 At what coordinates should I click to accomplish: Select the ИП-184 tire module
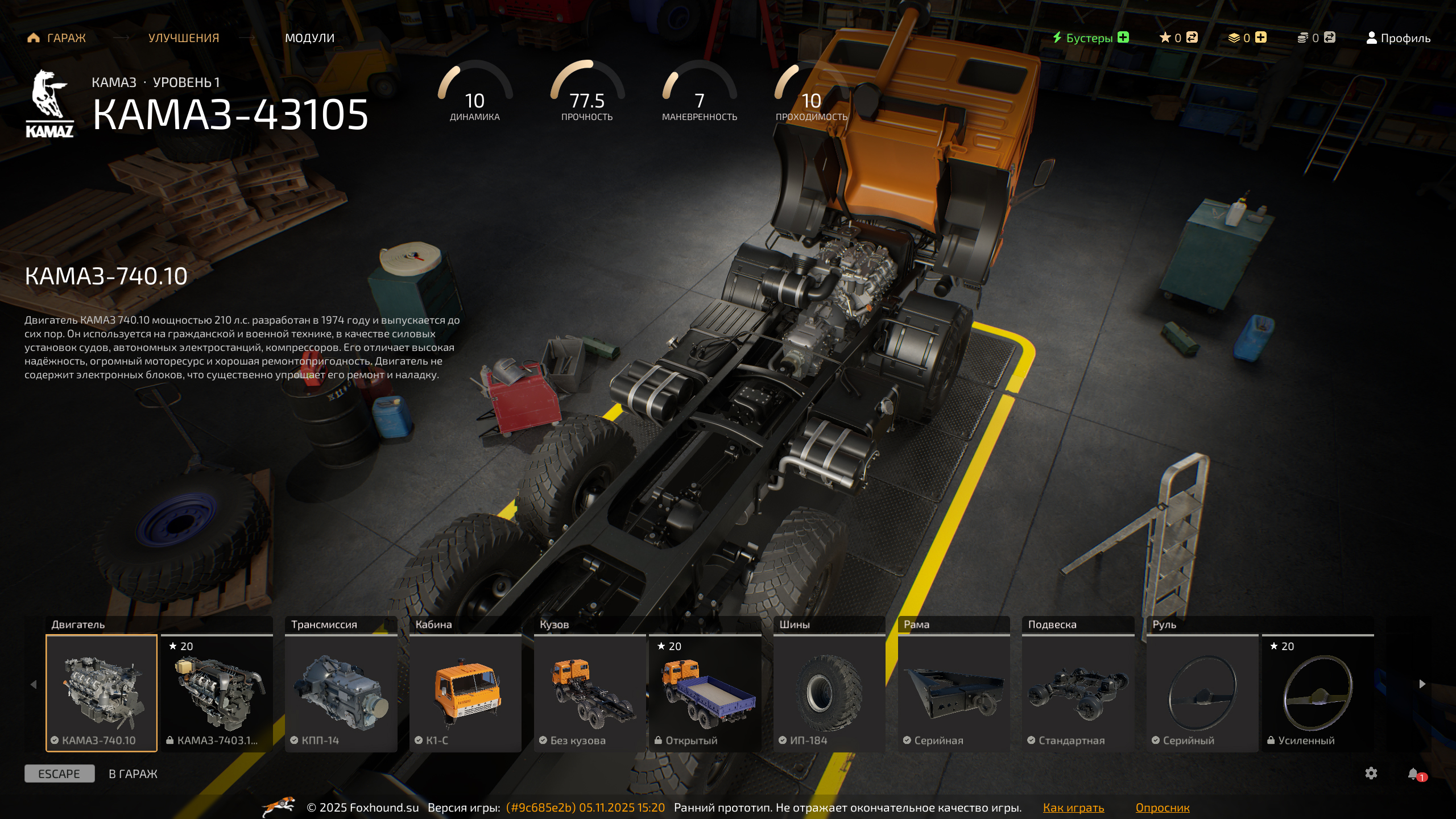pyautogui.click(x=829, y=693)
